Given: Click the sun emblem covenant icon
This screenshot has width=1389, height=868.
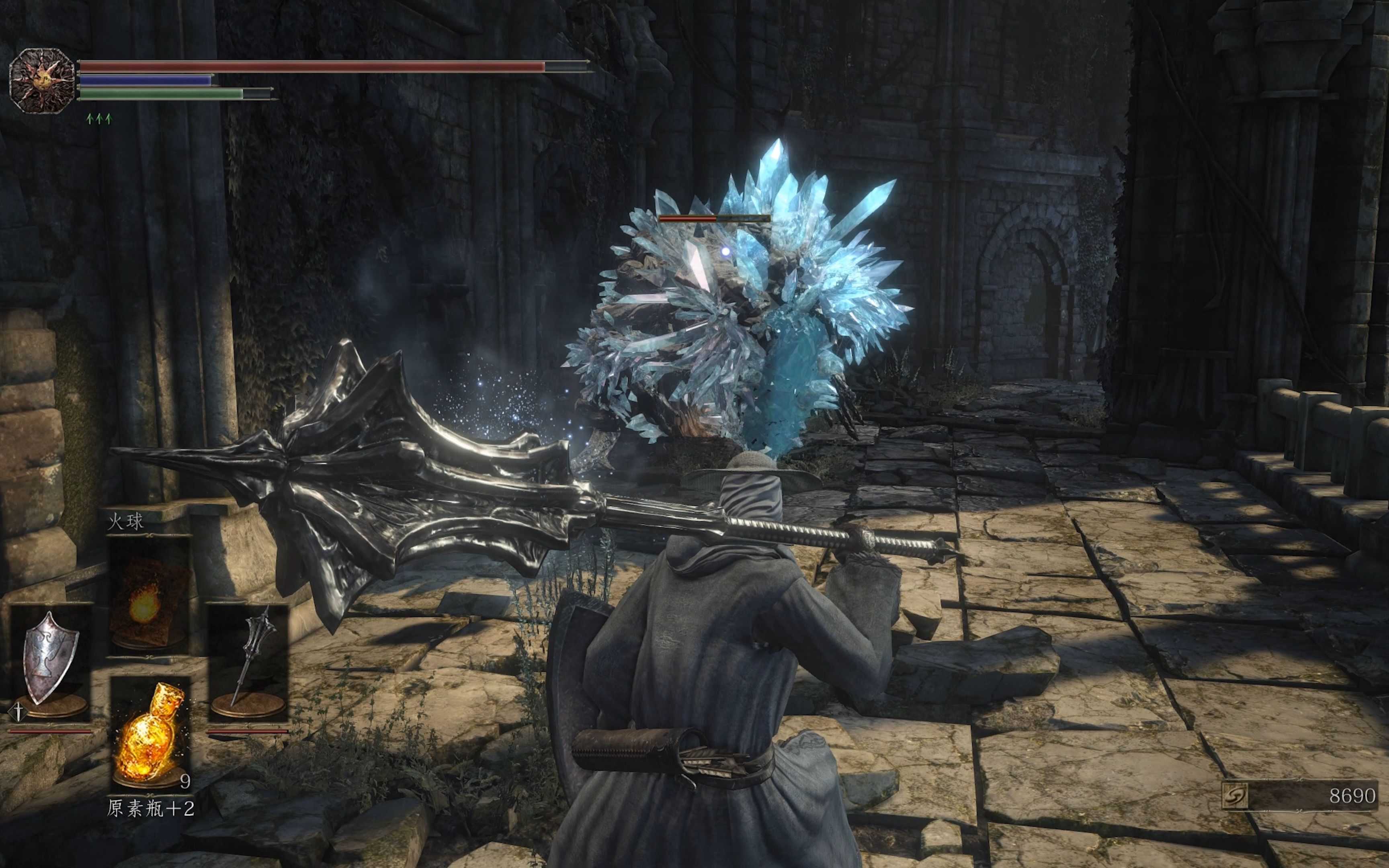Looking at the screenshot, I should tap(42, 81).
